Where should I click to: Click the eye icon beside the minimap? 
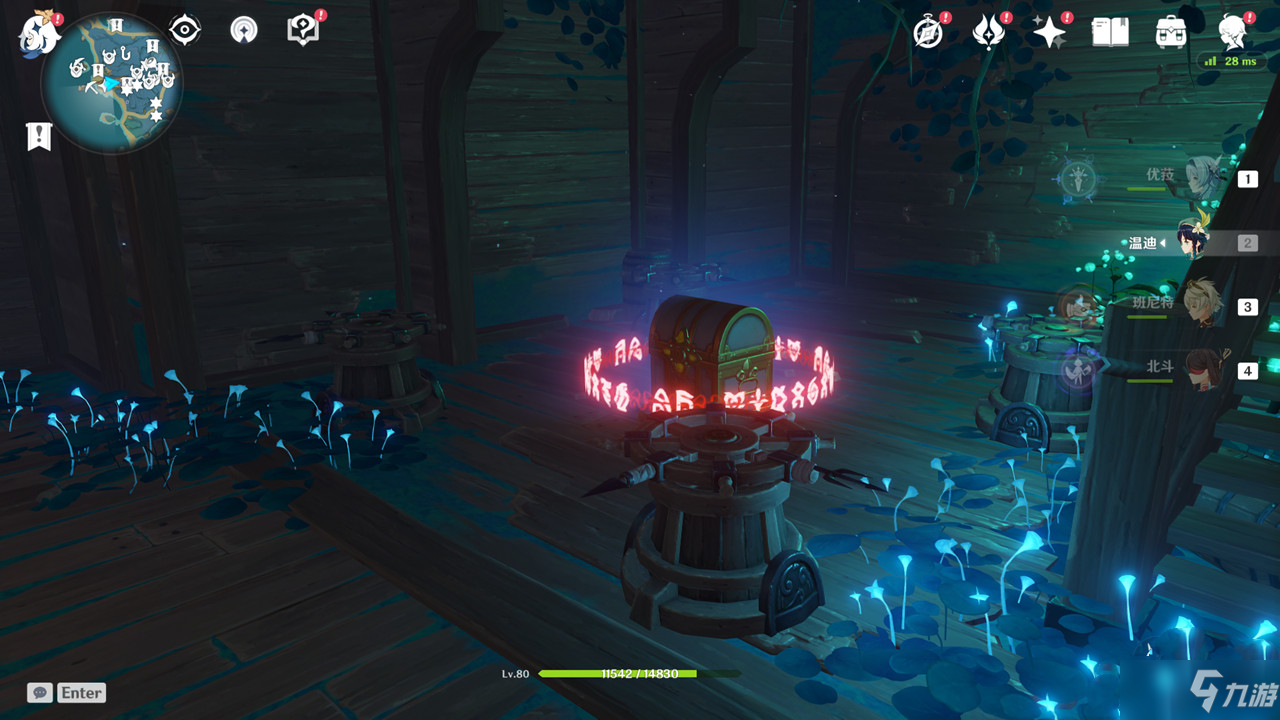[x=185, y=31]
